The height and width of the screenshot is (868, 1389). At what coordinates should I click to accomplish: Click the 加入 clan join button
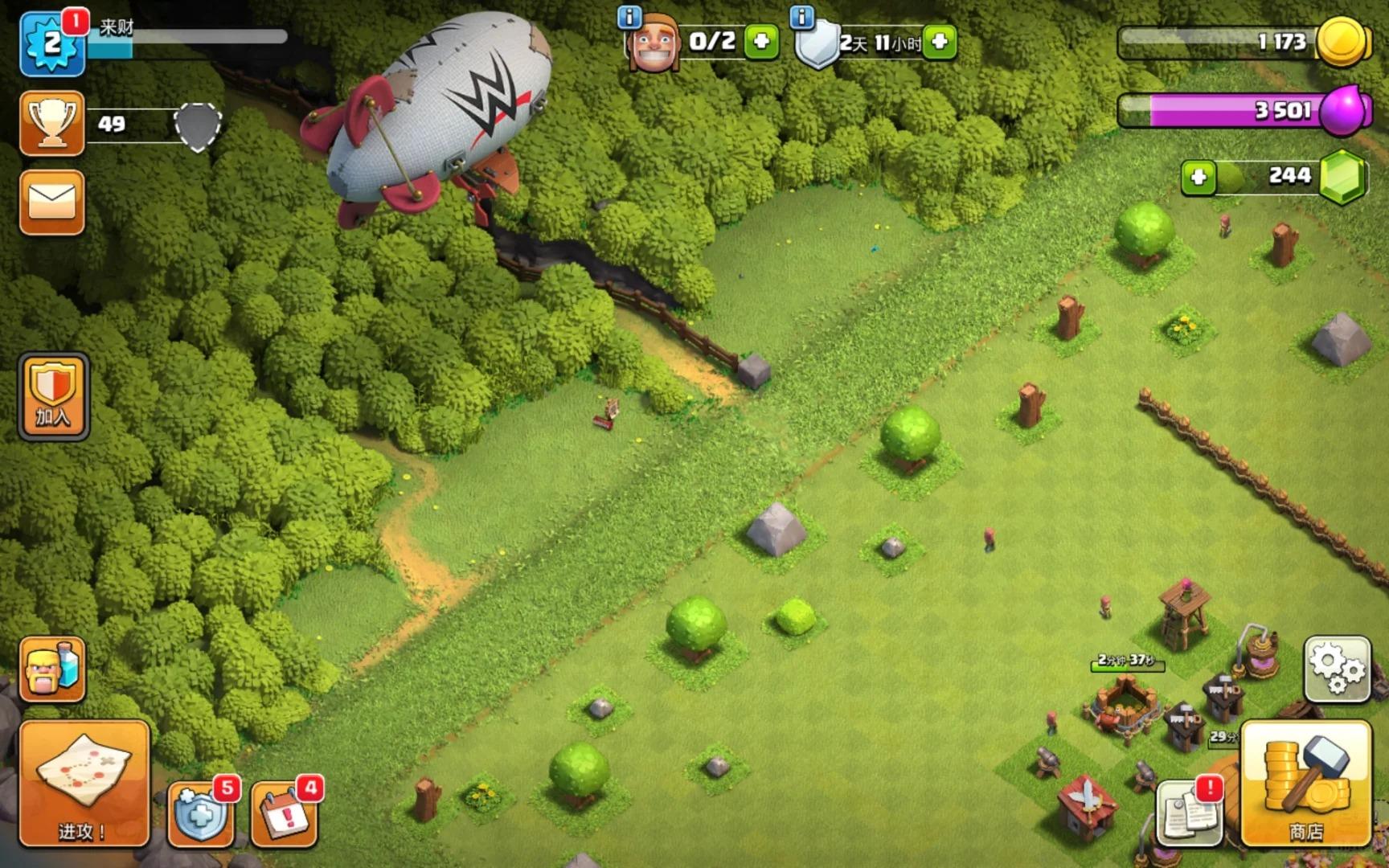click(x=53, y=397)
